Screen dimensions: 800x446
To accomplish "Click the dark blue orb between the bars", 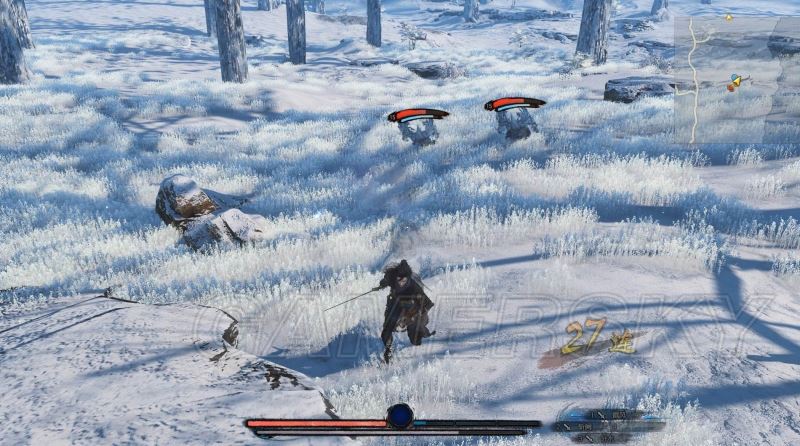I will 400,416.
